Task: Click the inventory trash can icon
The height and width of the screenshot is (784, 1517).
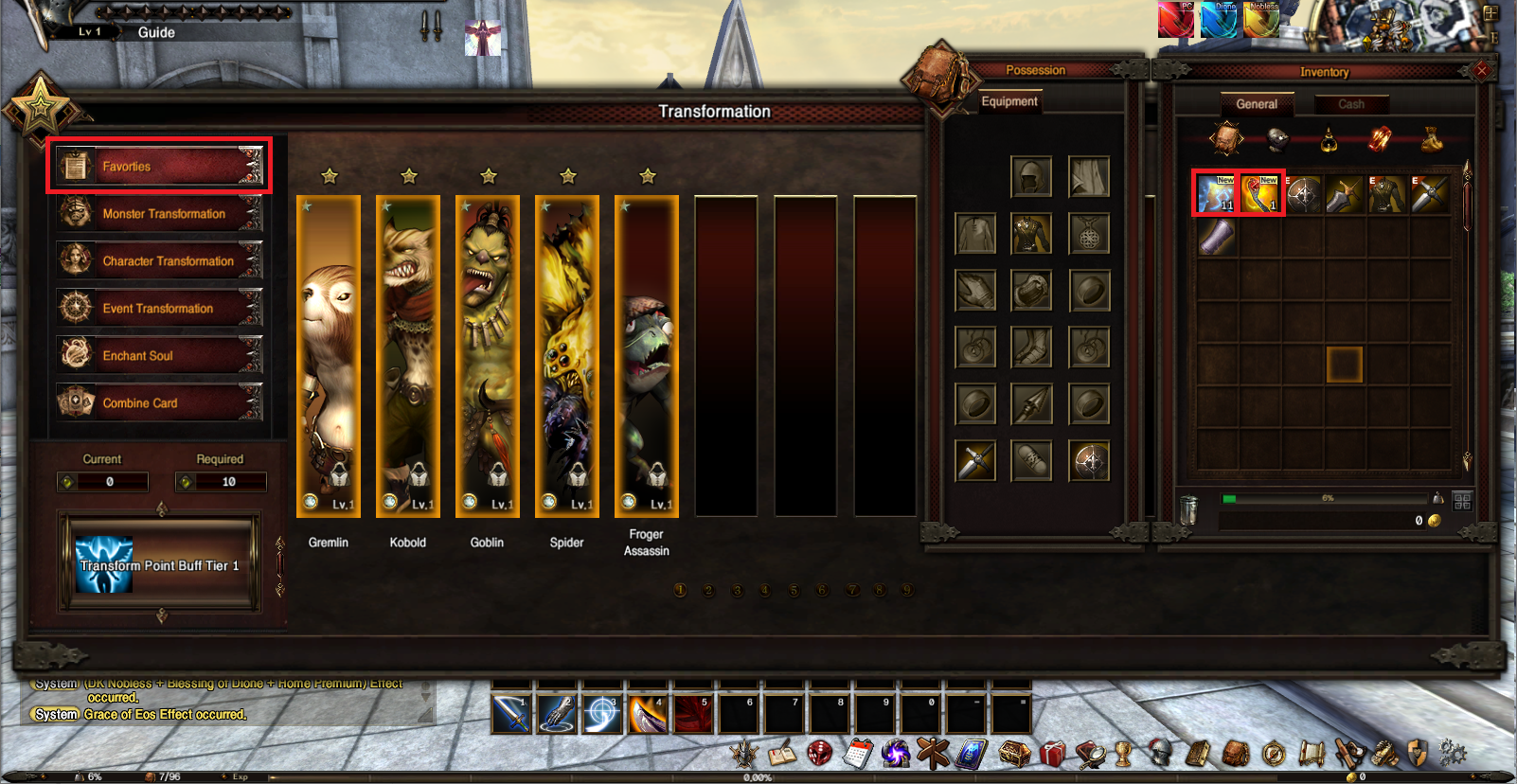Action: coord(1189,509)
